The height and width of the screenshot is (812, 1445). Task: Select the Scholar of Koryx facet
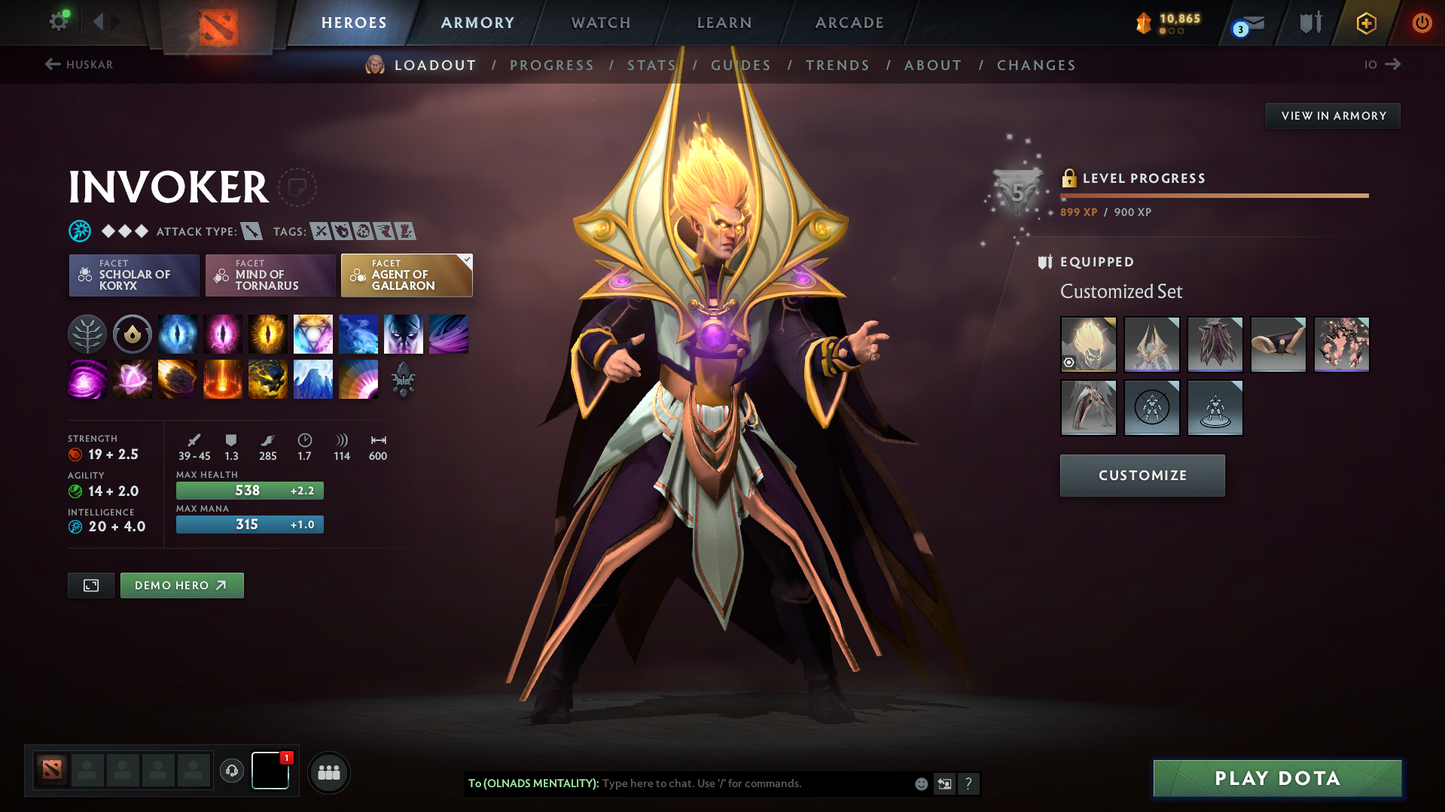coord(134,275)
